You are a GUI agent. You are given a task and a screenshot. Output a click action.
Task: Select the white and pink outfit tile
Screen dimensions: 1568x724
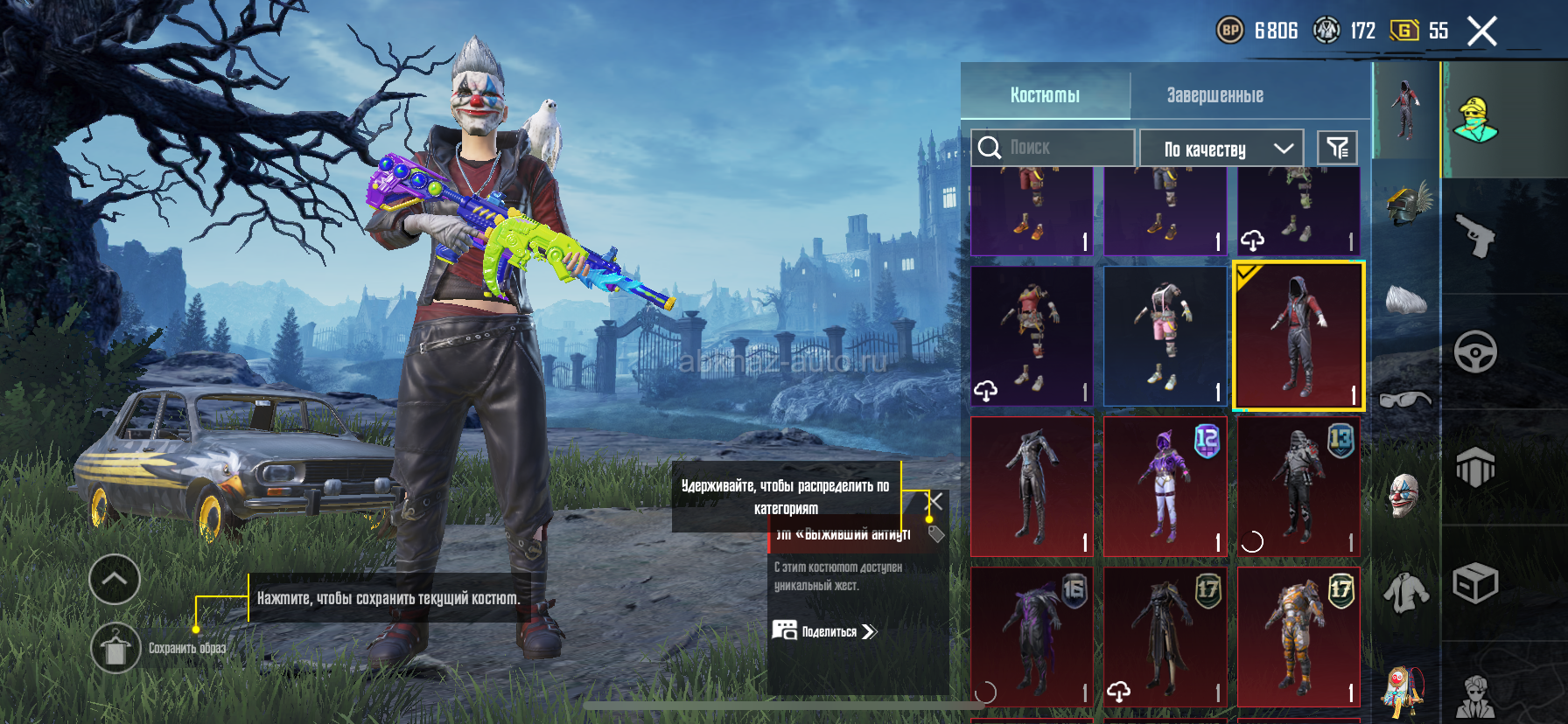tap(1165, 337)
